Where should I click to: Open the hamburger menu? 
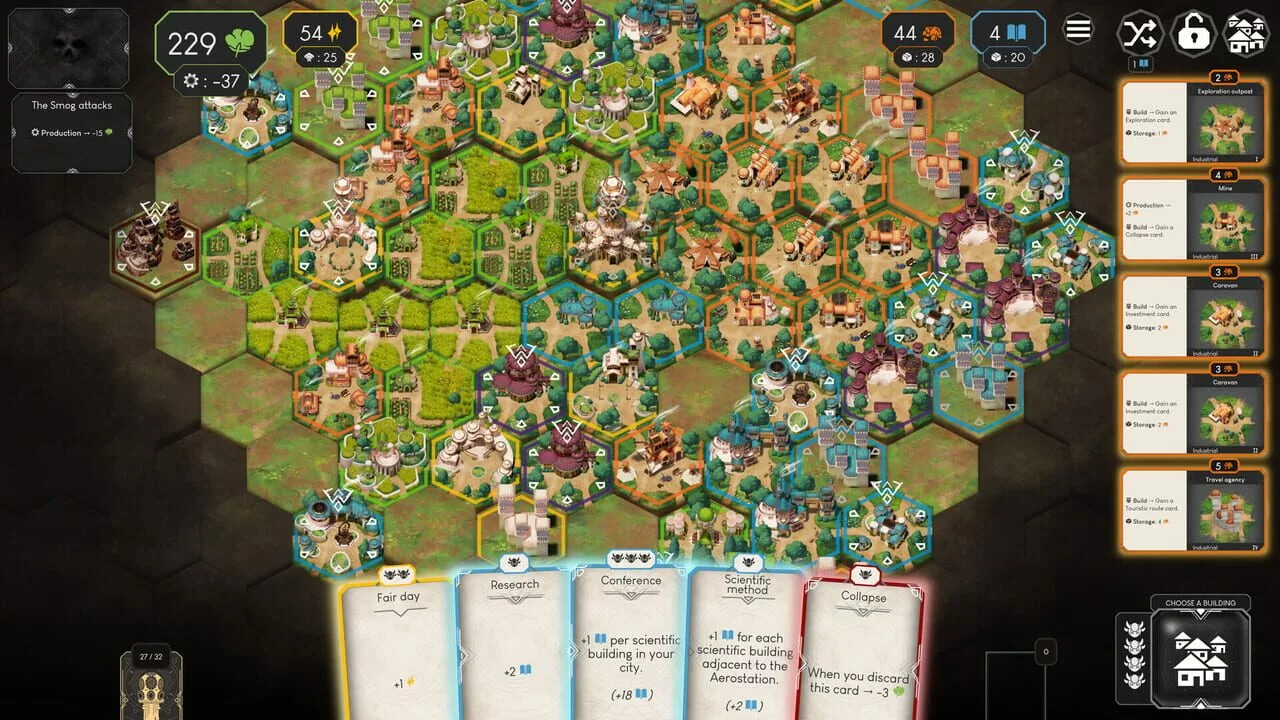click(x=1078, y=30)
